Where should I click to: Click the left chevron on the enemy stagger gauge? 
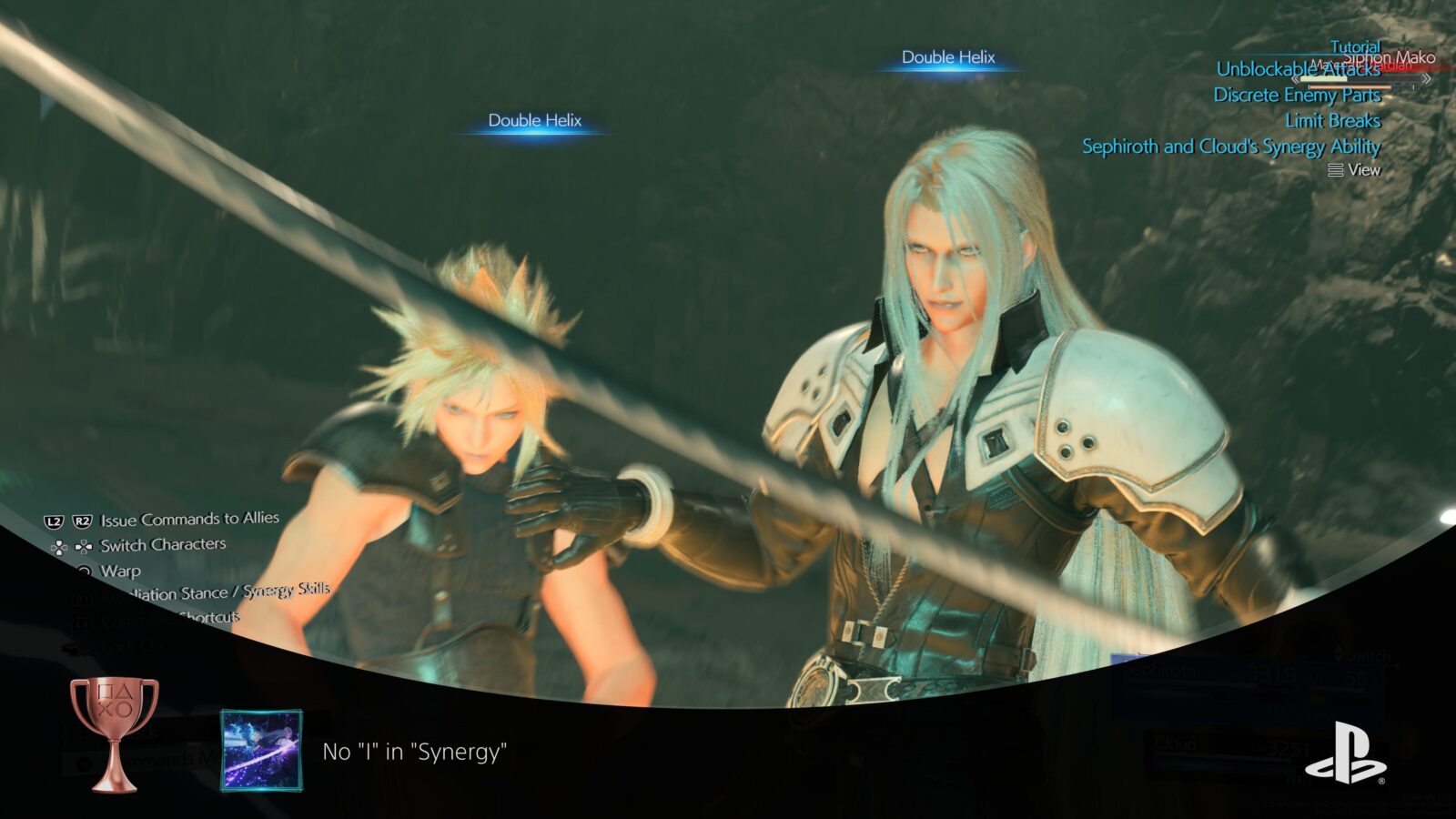1295,78
